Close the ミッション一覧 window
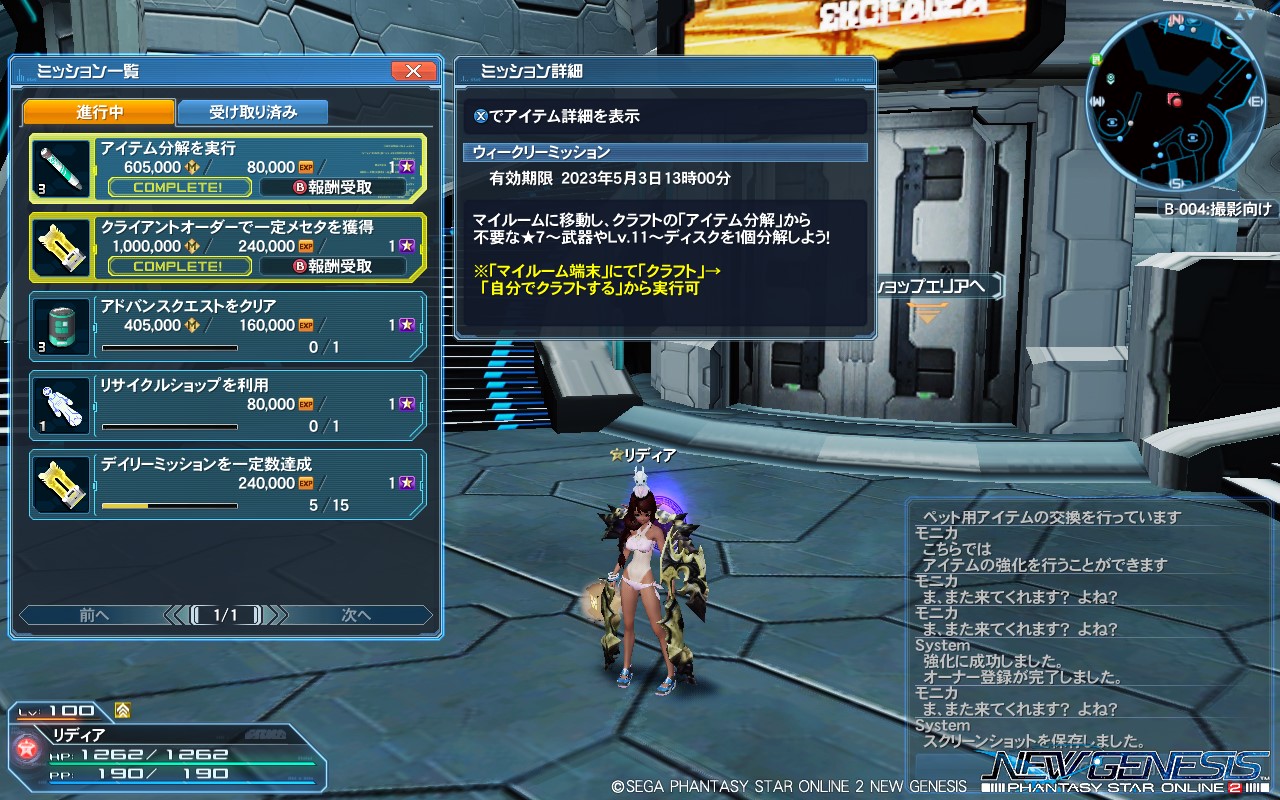Screen dimensions: 1280x800 [413, 70]
